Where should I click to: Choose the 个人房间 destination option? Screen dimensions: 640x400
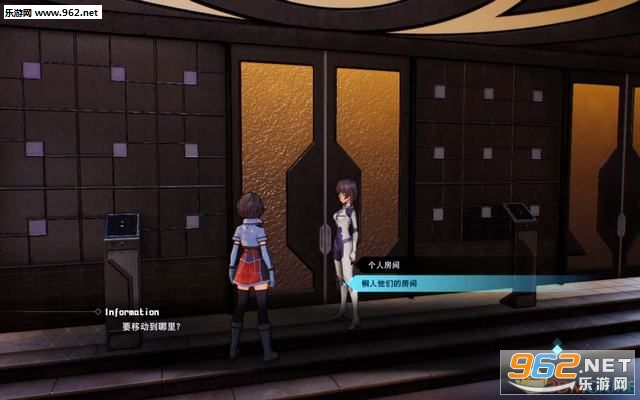point(385,267)
